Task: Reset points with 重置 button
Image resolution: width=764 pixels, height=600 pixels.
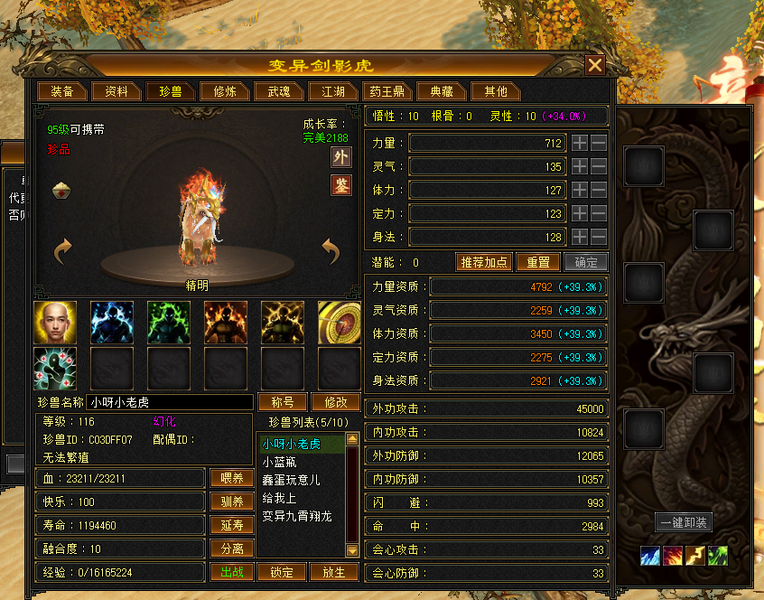Action: (x=538, y=262)
